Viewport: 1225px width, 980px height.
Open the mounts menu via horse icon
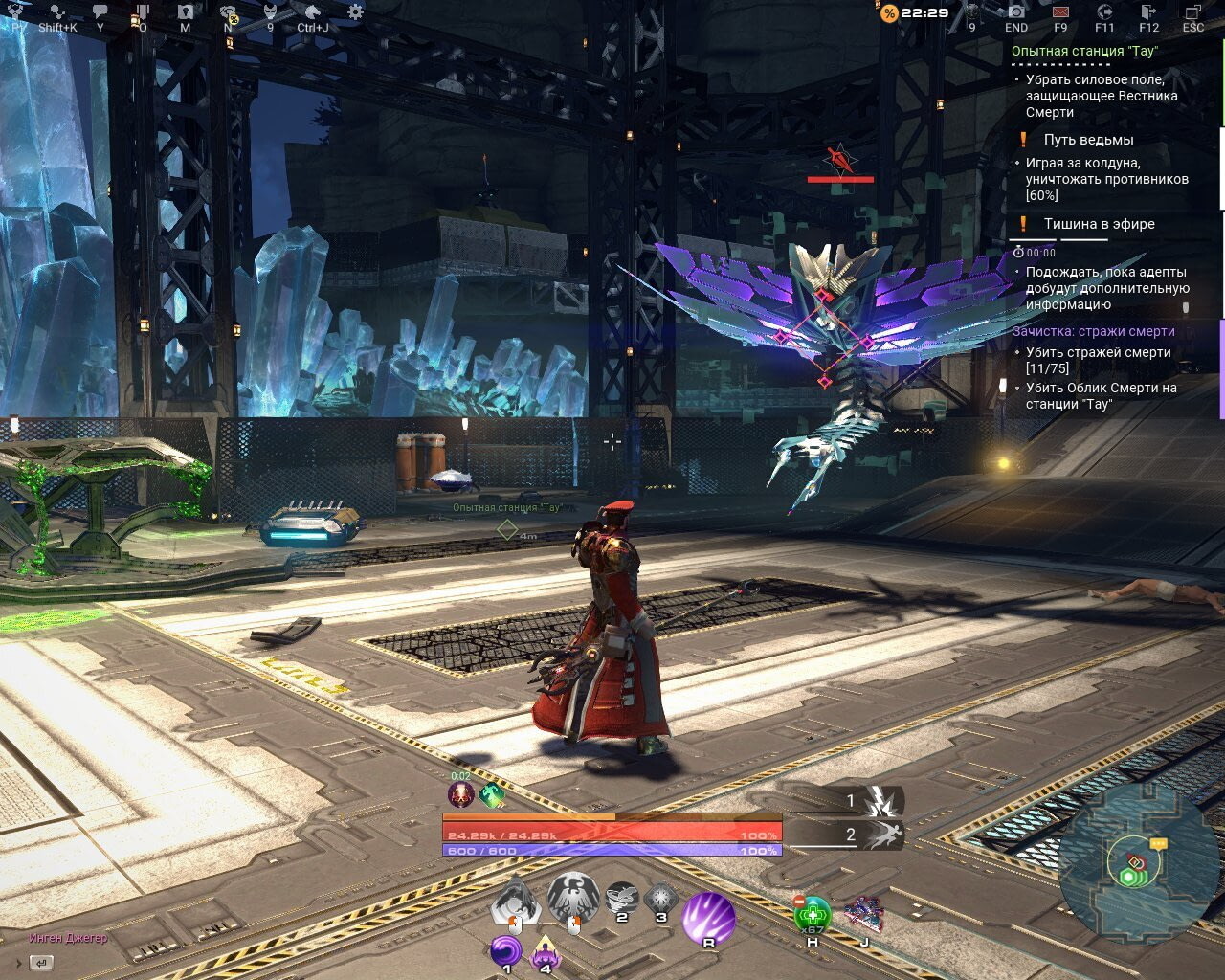point(311,11)
